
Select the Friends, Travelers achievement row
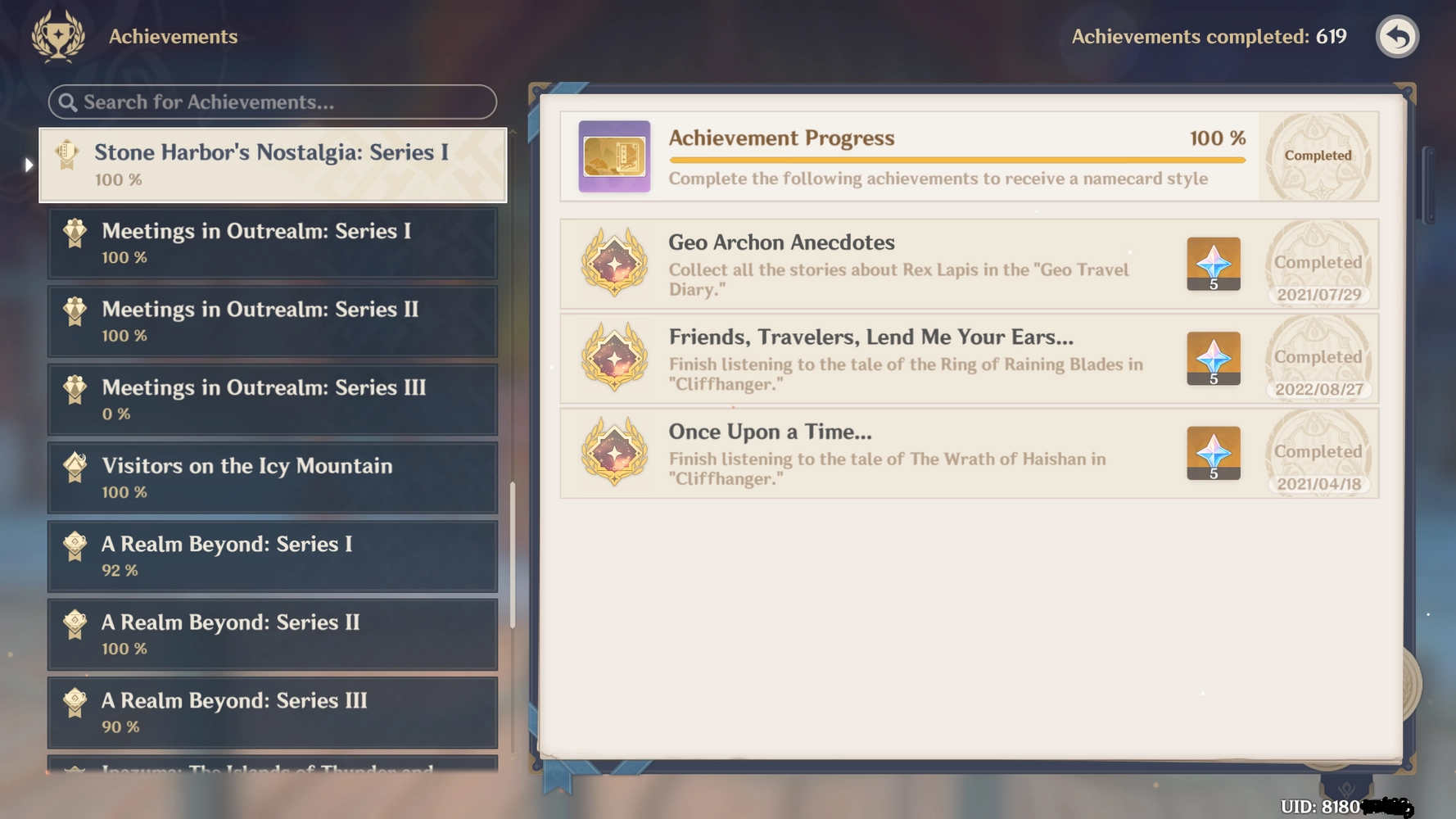[901, 359]
